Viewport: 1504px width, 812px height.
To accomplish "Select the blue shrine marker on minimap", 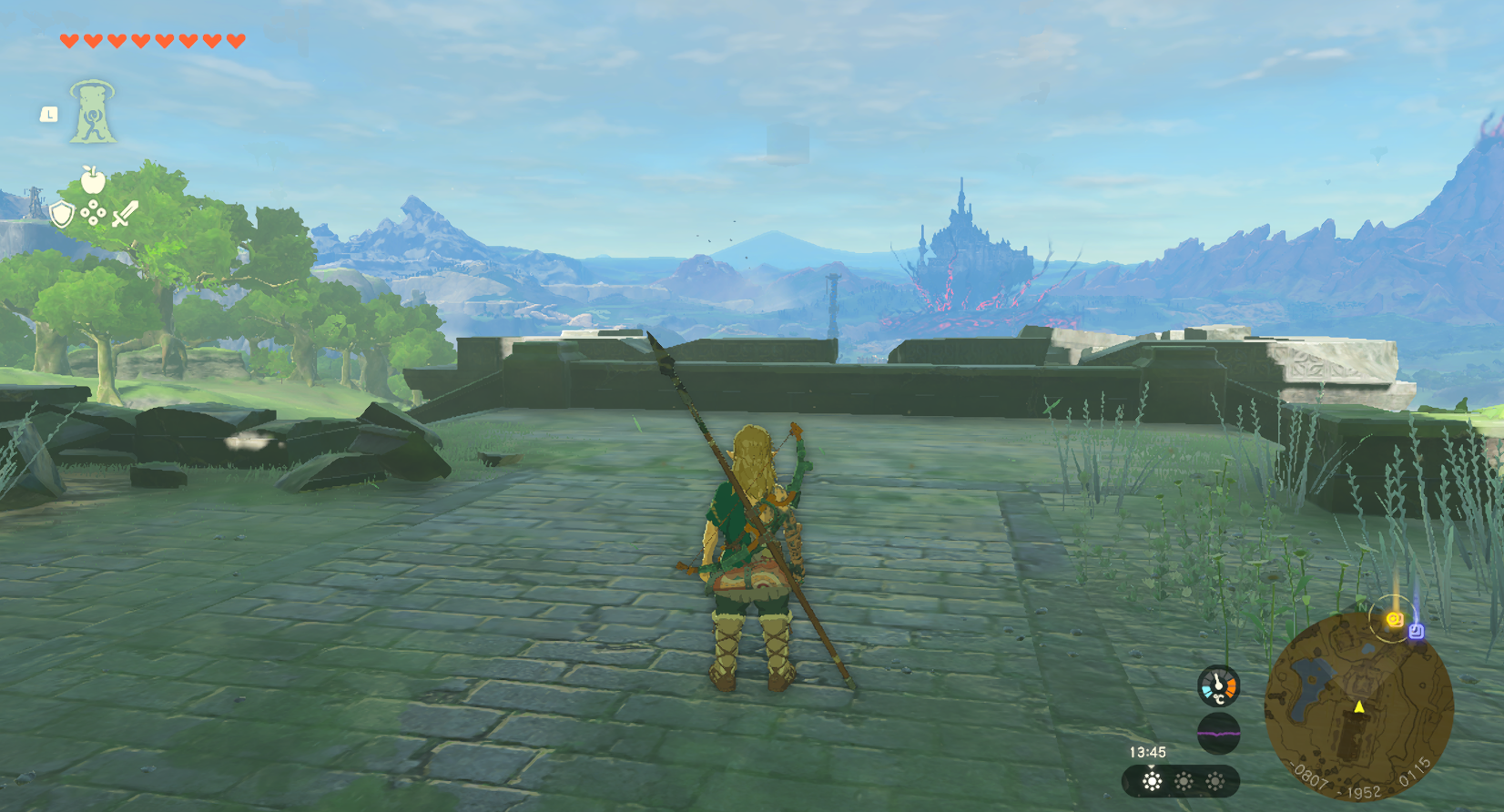I will pos(1416,630).
